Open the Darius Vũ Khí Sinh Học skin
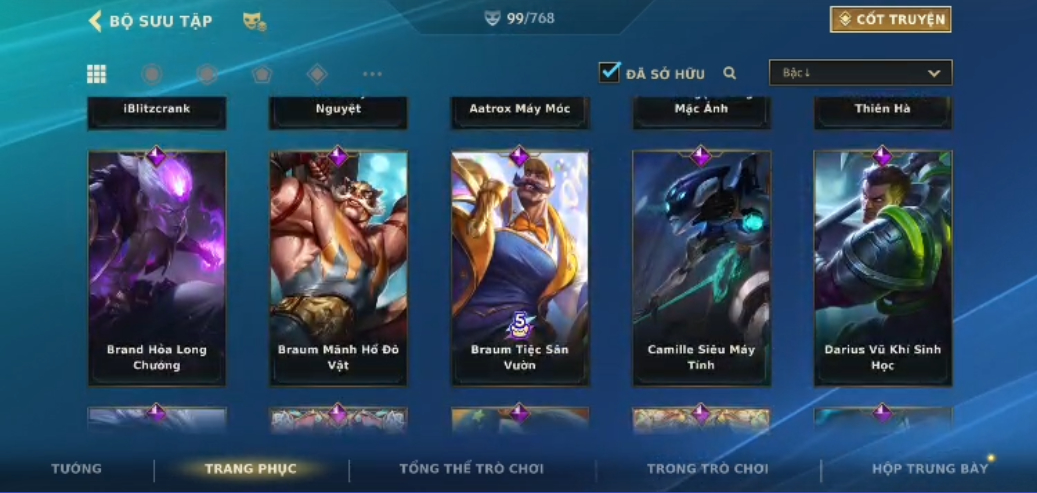Screen dimensions: 1037x493 coord(882,268)
